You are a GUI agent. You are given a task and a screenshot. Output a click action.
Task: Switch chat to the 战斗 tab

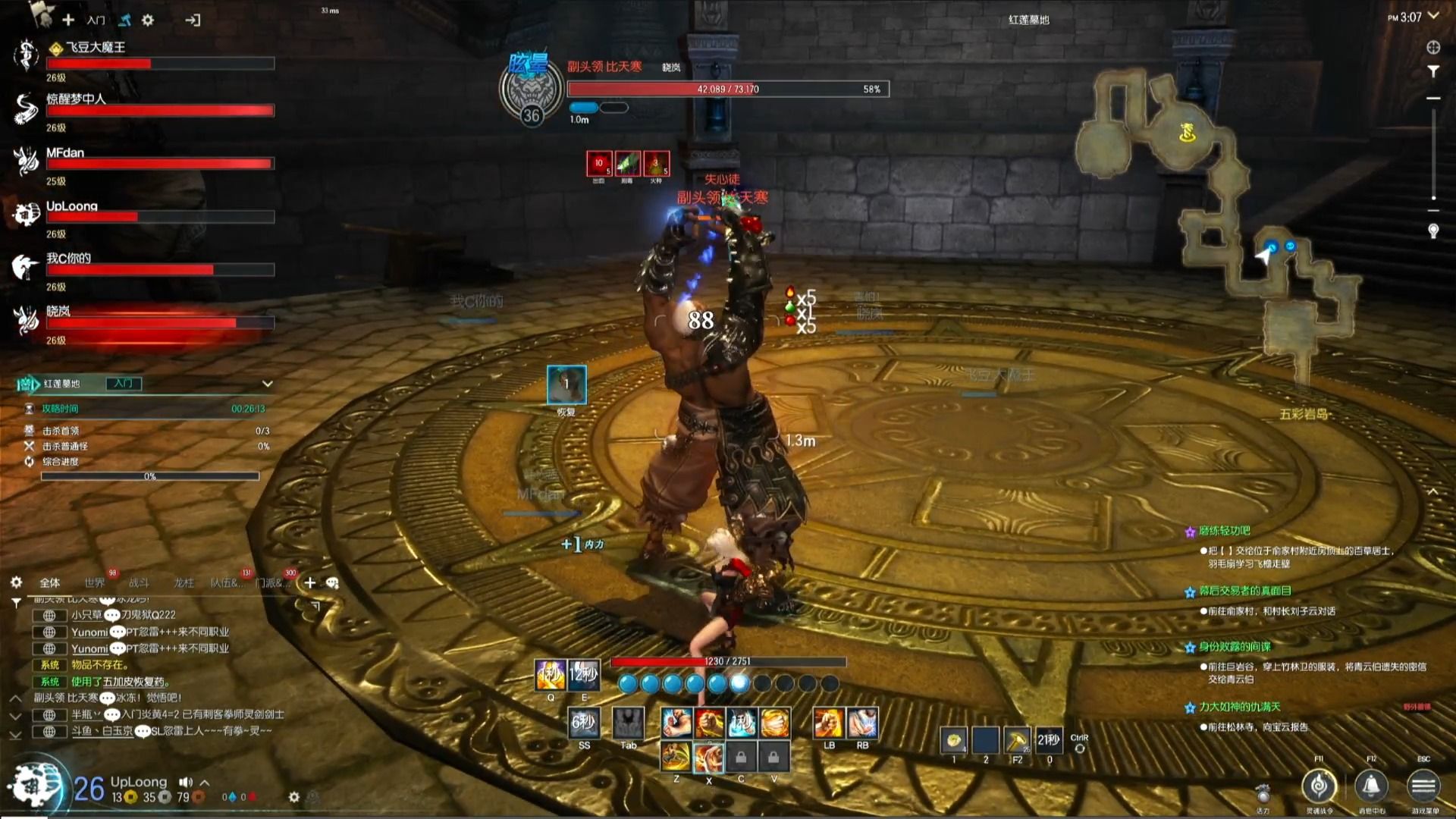(139, 582)
